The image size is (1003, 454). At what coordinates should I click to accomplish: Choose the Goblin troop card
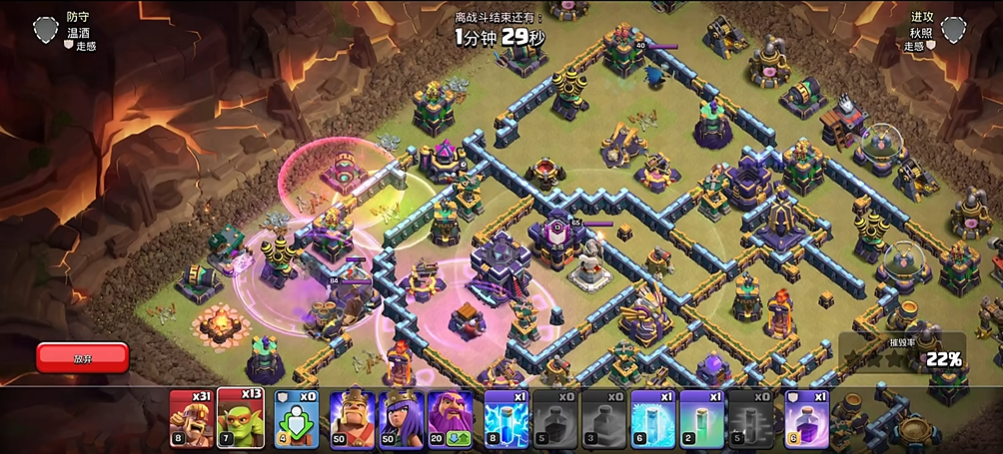pyautogui.click(x=239, y=417)
